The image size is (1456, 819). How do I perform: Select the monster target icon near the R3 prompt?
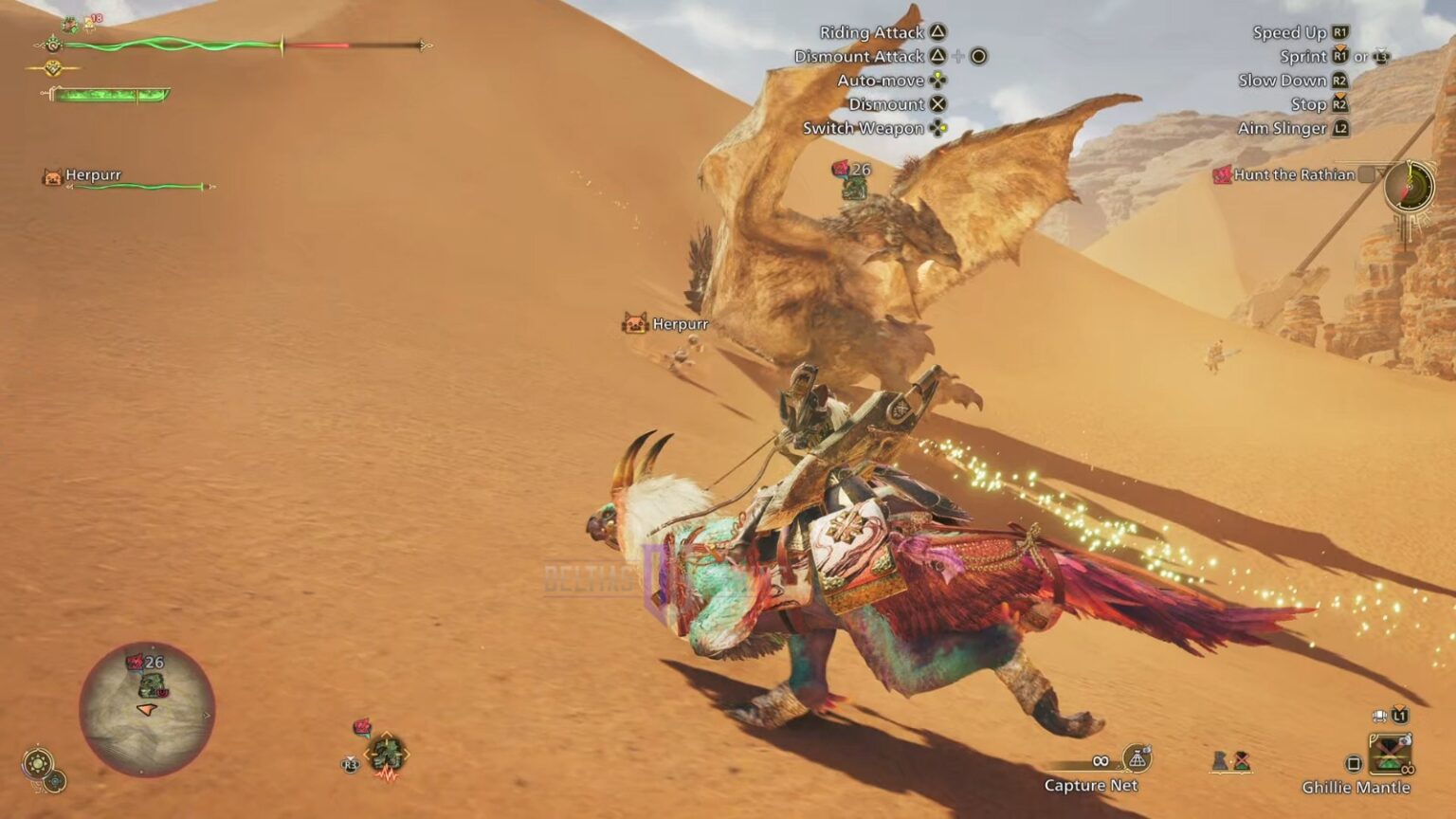pyautogui.click(x=386, y=753)
